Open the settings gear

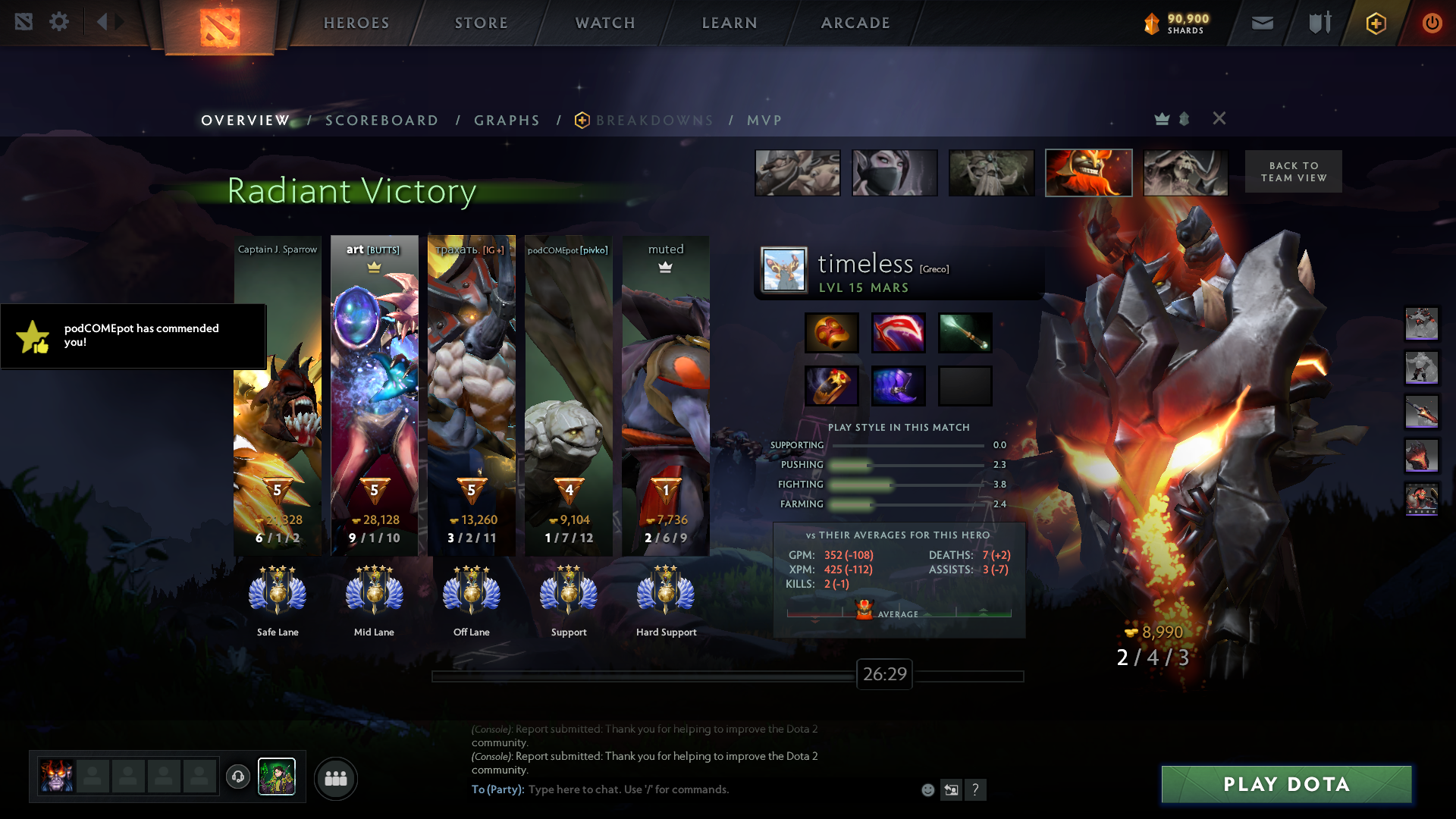(59, 22)
